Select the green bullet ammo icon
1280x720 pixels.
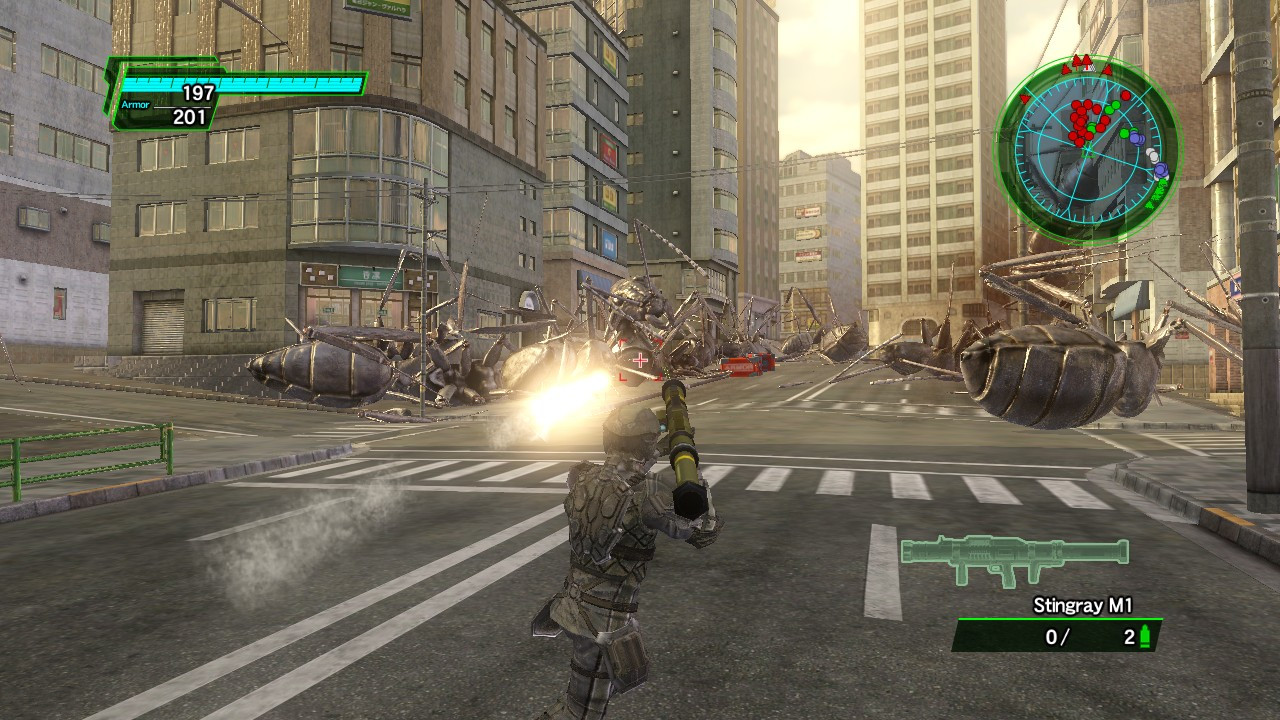click(1143, 637)
